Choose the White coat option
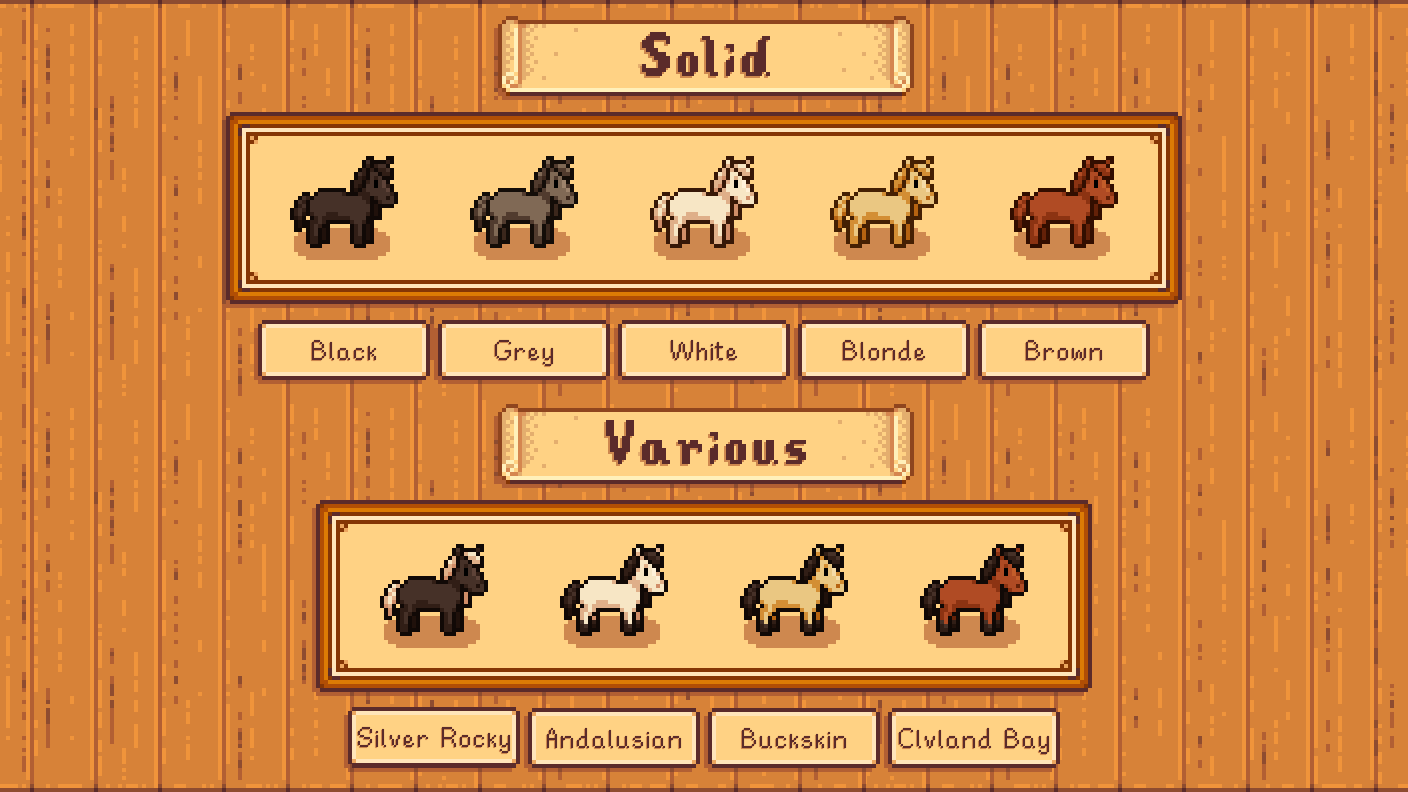This screenshot has width=1408, height=792. point(703,351)
